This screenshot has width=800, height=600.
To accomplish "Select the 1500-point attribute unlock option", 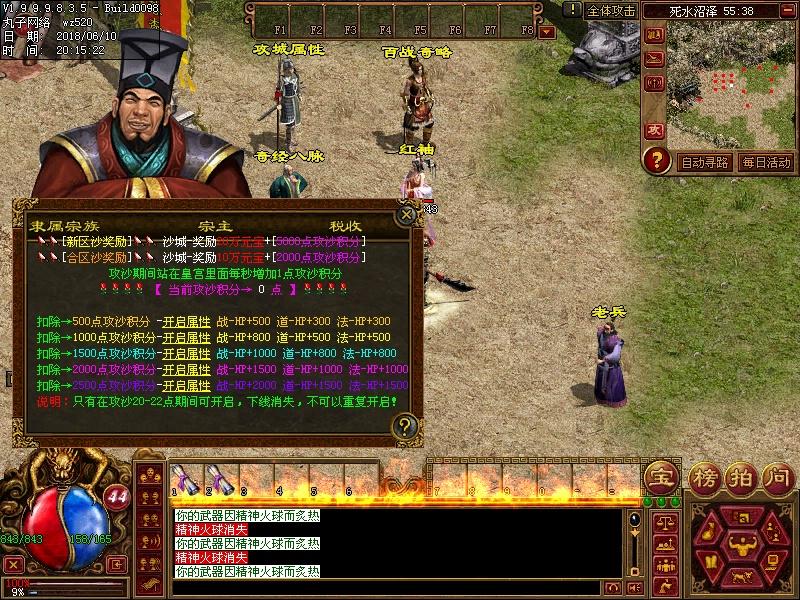I will [x=186, y=354].
